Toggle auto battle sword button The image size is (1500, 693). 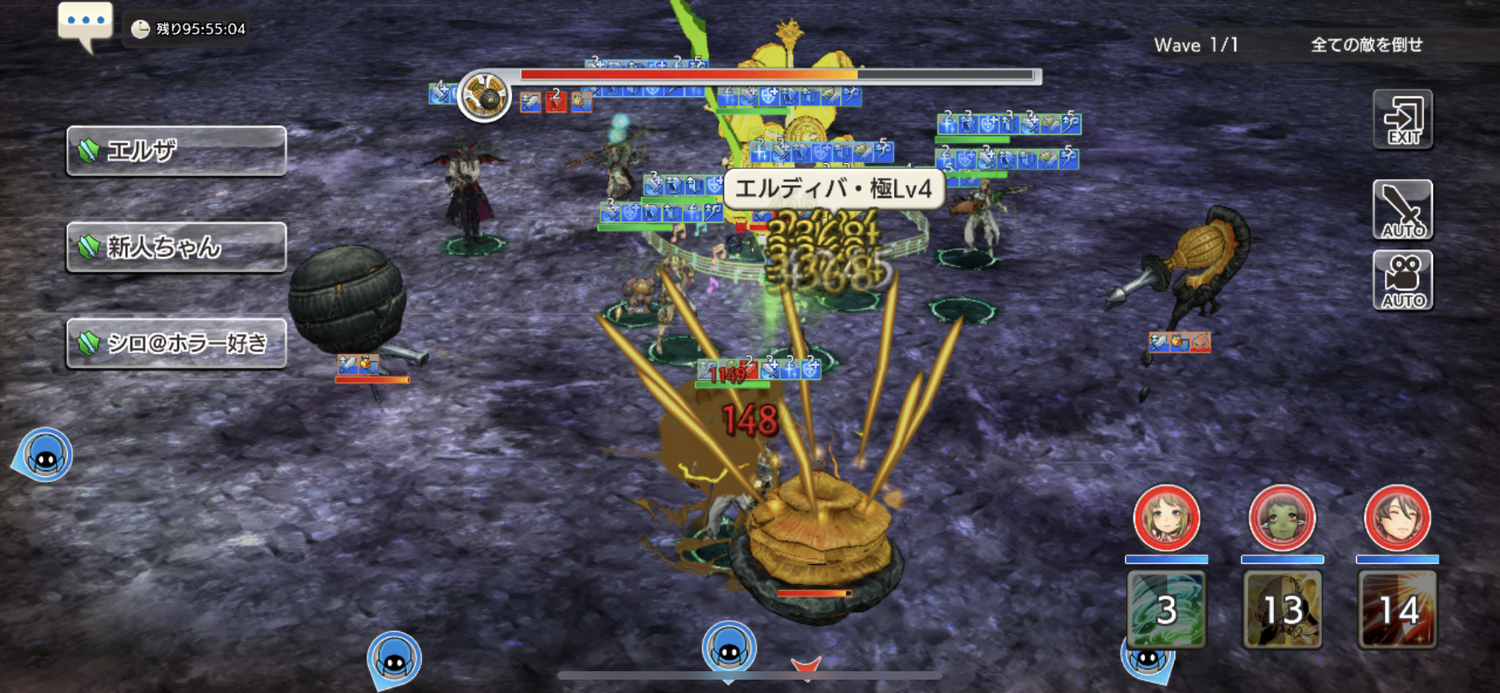(x=1402, y=210)
